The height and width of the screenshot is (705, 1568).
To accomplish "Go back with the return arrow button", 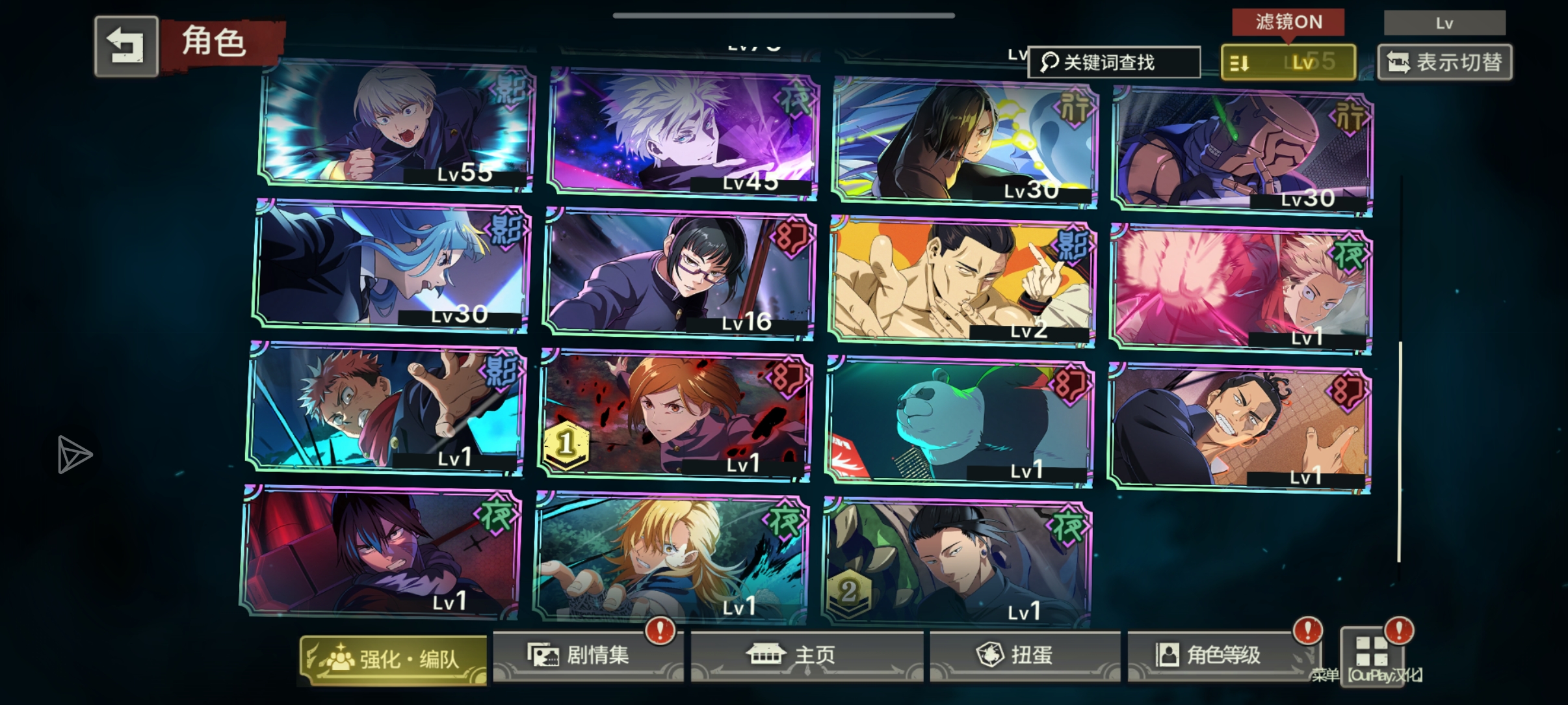I will click(126, 46).
